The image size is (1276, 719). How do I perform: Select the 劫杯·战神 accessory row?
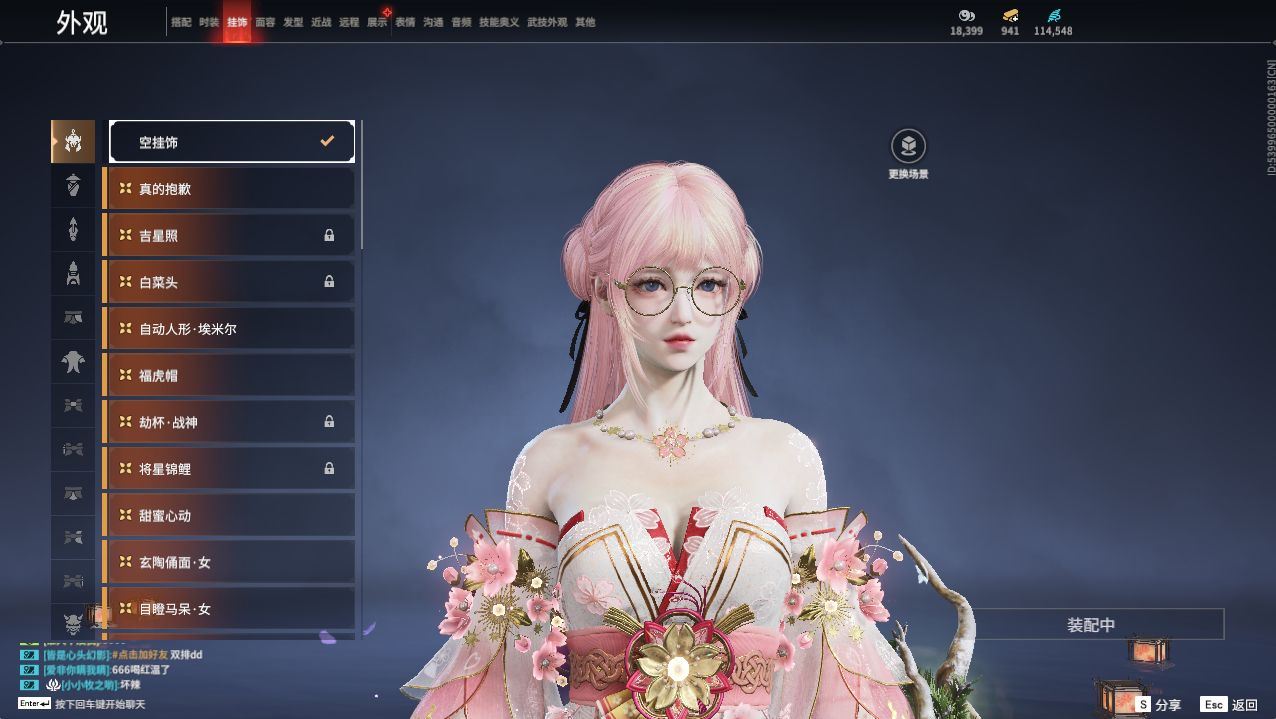tap(229, 422)
